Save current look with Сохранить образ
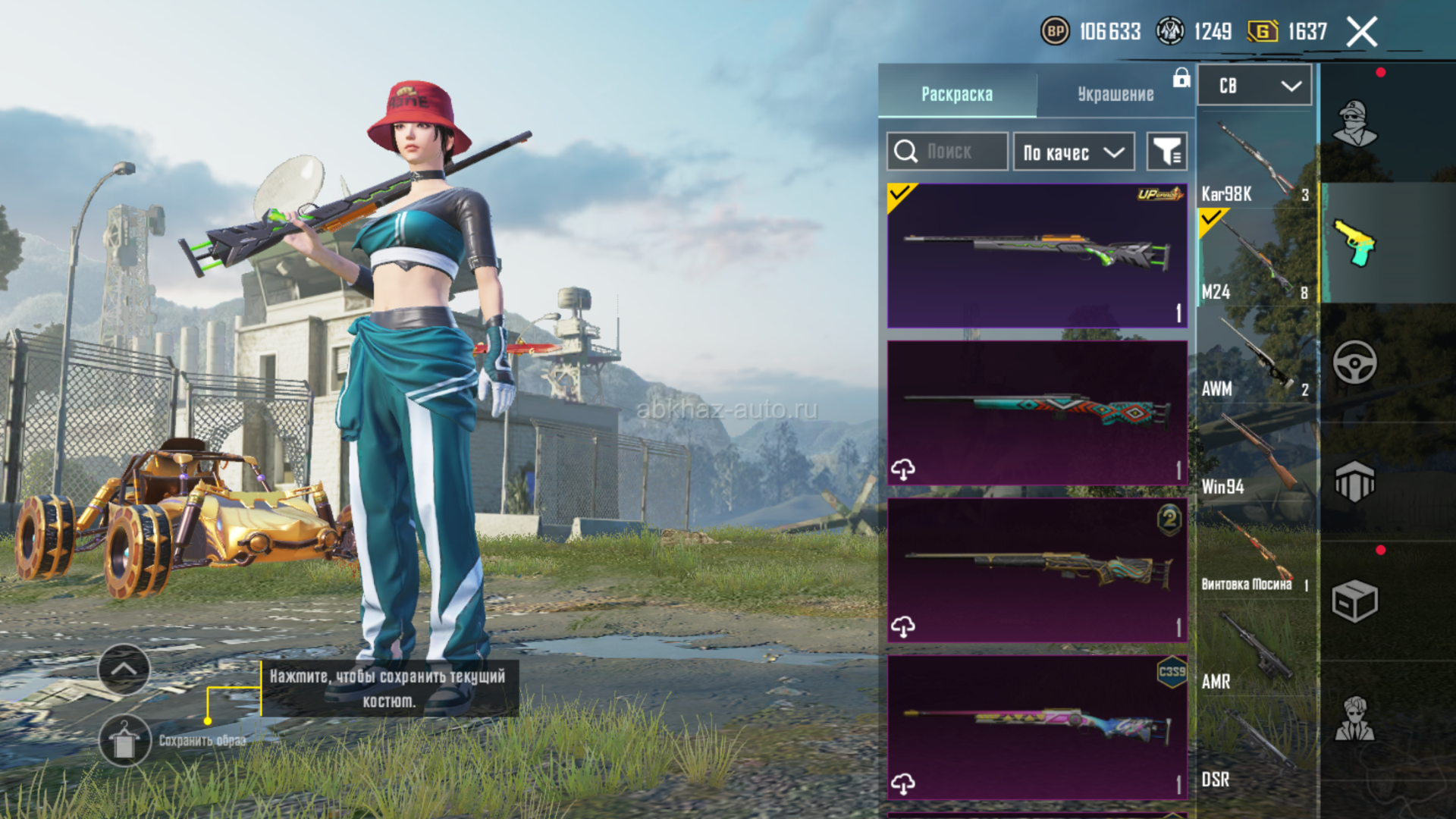1456x819 pixels. 125,740
